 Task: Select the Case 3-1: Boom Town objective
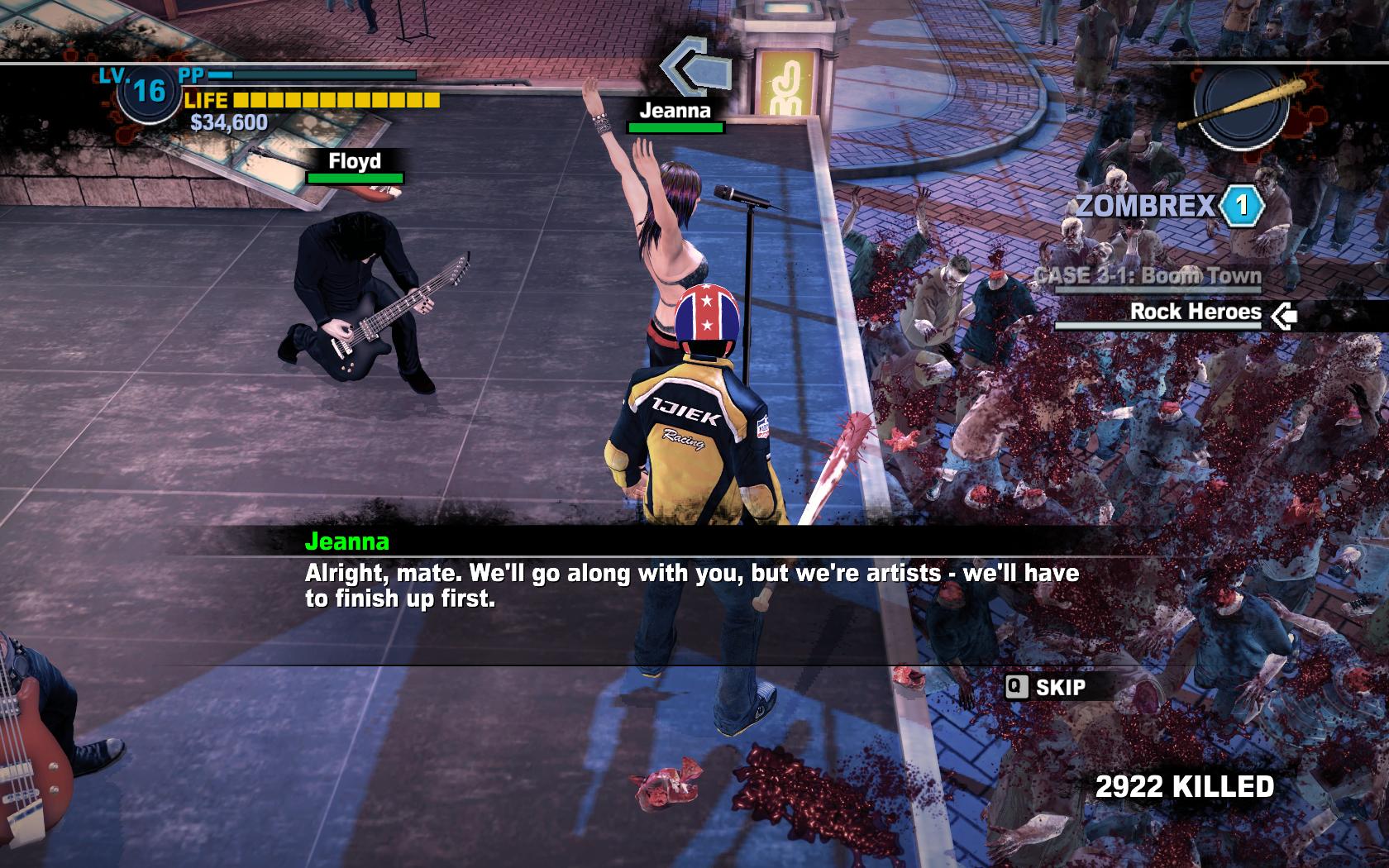[x=1148, y=275]
